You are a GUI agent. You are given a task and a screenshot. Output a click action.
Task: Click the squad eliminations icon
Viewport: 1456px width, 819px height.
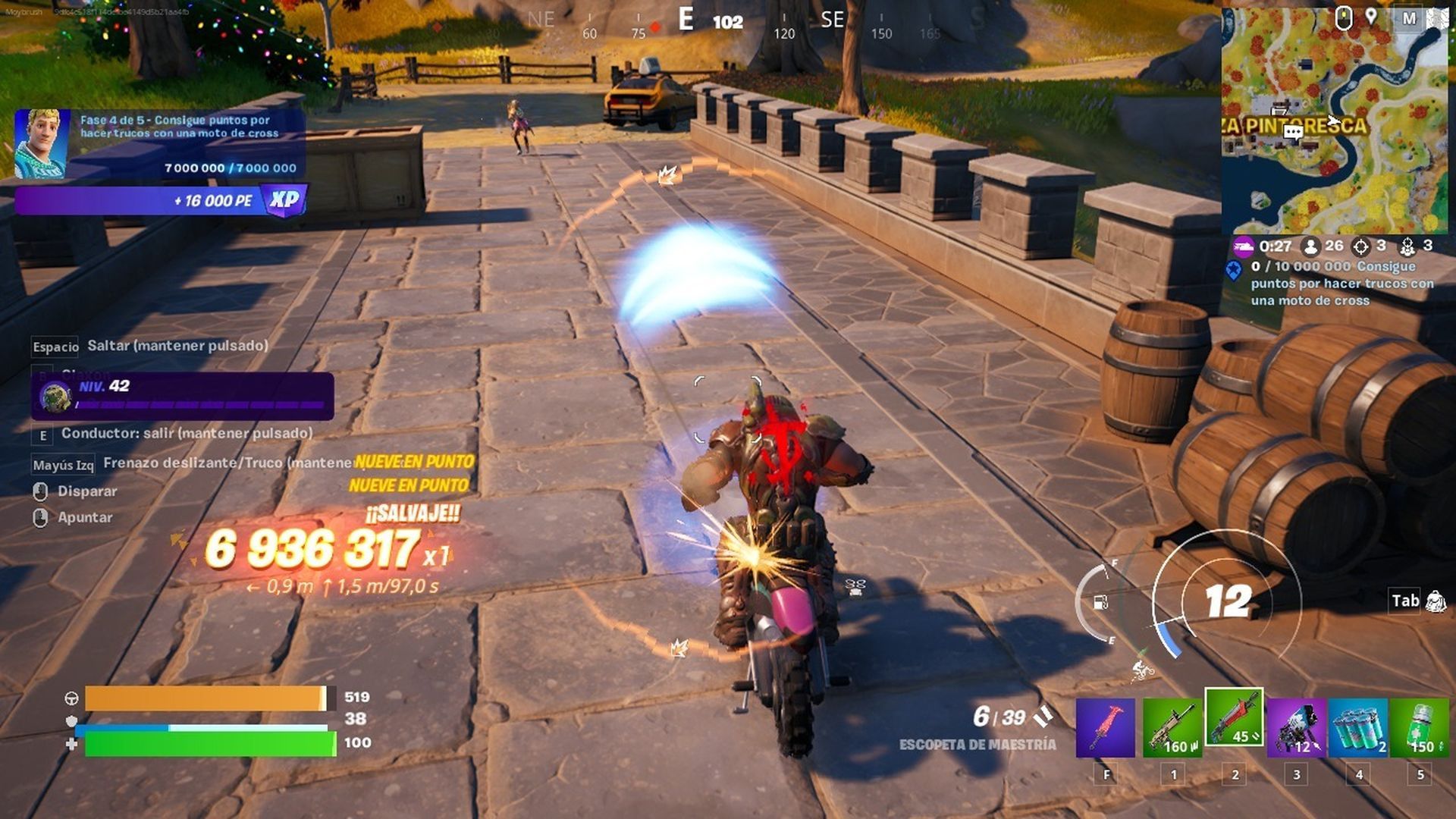(1407, 246)
